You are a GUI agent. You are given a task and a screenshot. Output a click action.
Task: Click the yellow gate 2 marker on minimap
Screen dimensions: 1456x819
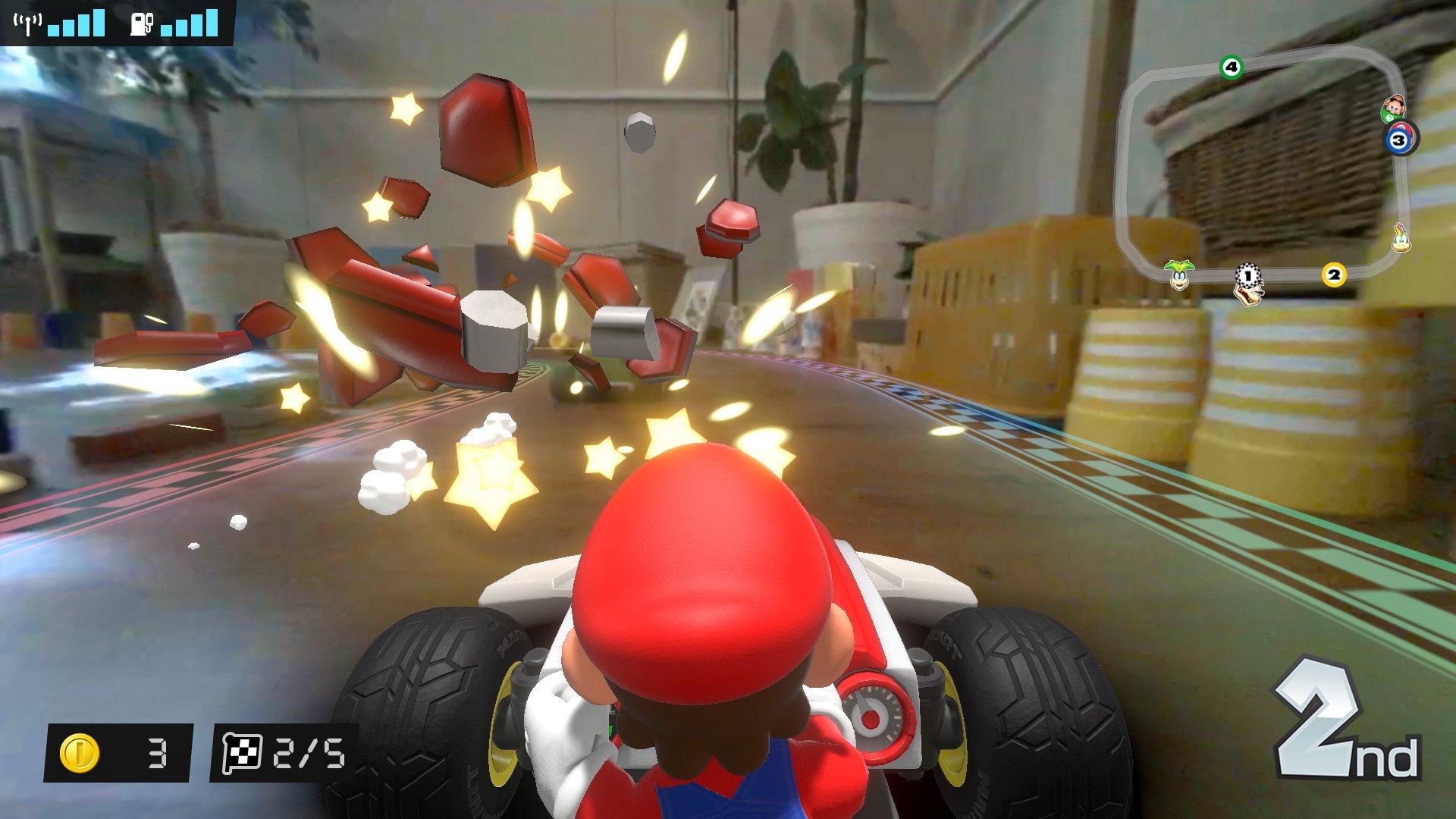click(1334, 274)
